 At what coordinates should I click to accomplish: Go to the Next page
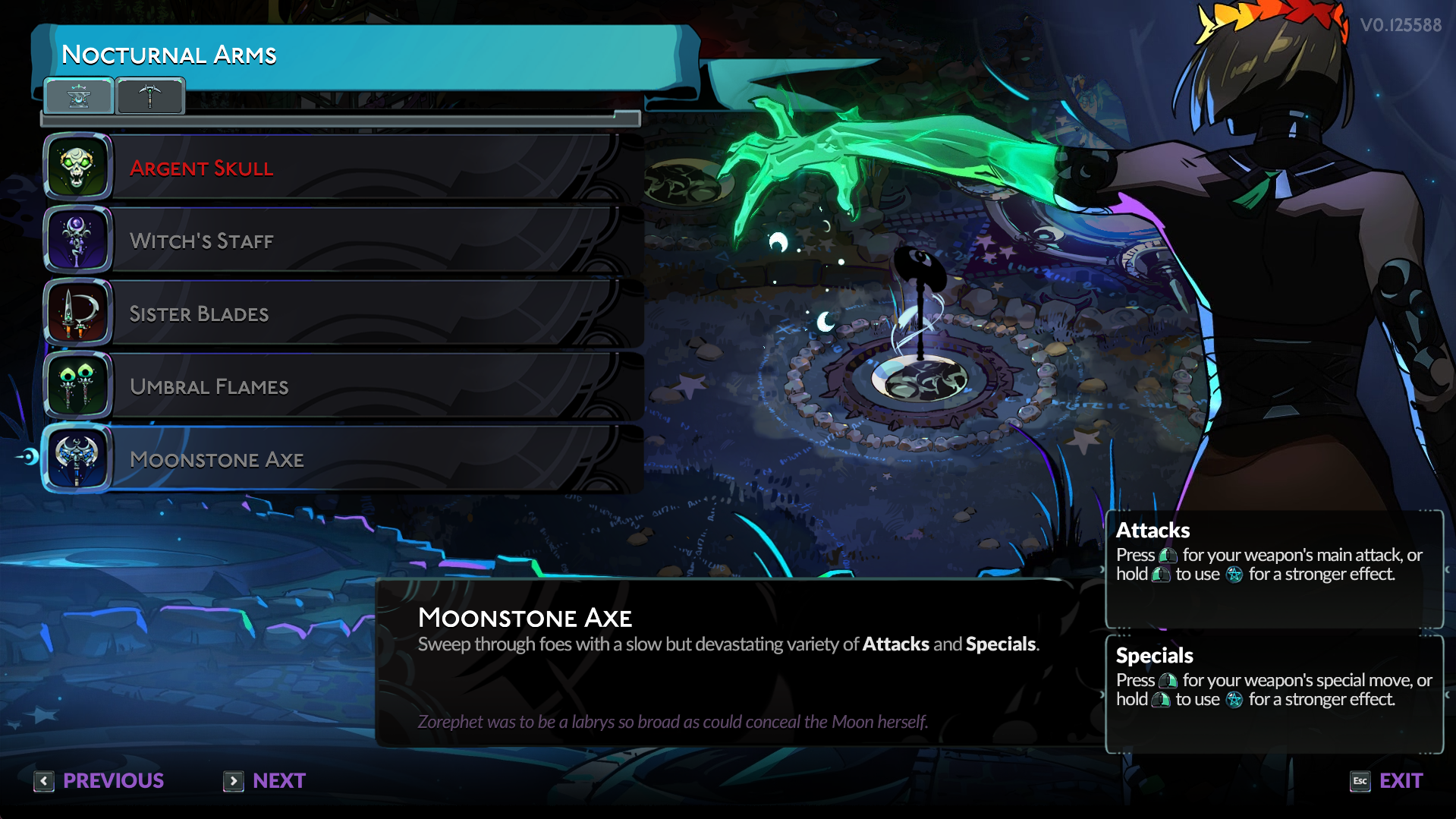pos(265,781)
